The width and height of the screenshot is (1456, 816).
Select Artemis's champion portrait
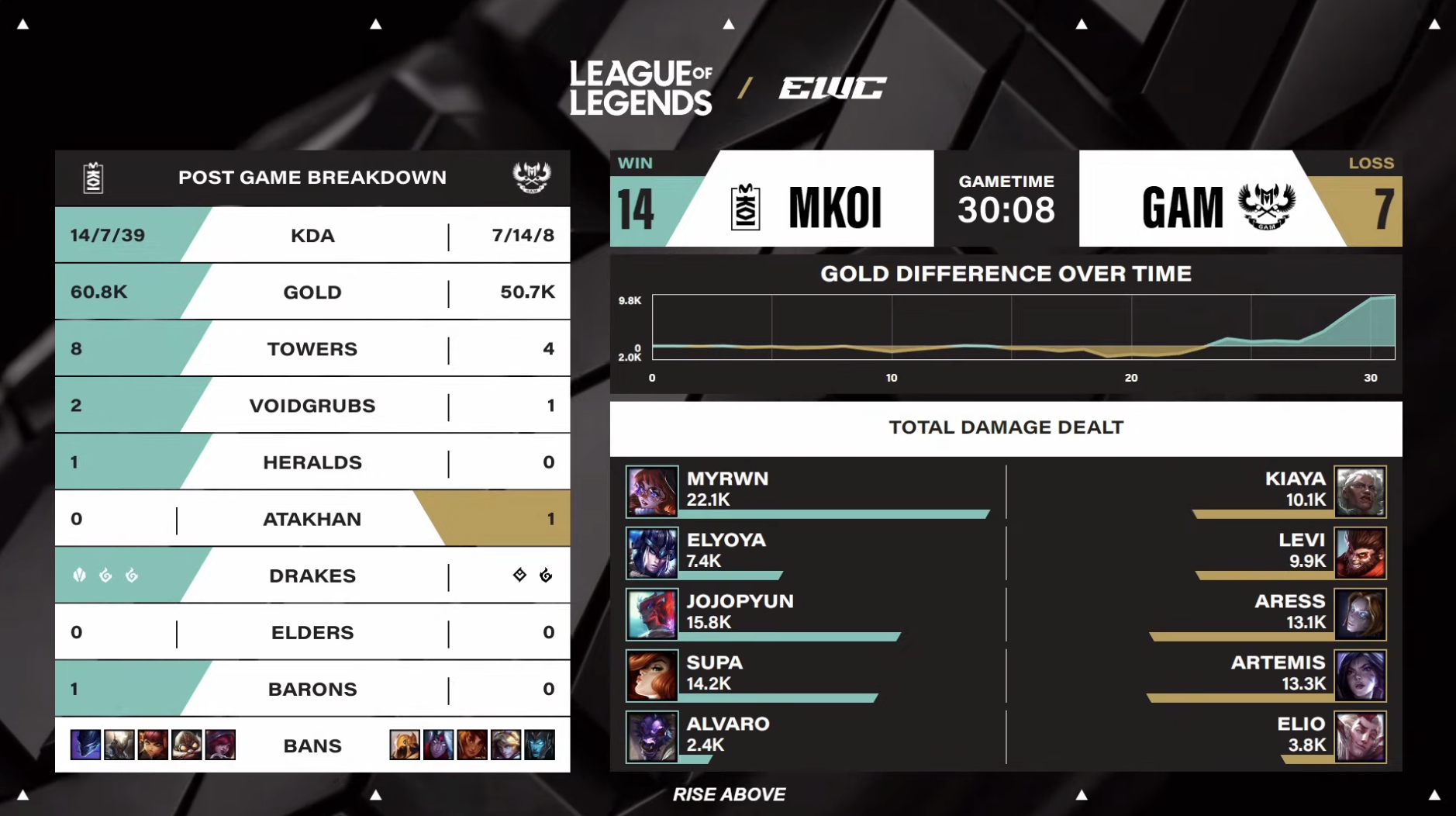(1360, 676)
